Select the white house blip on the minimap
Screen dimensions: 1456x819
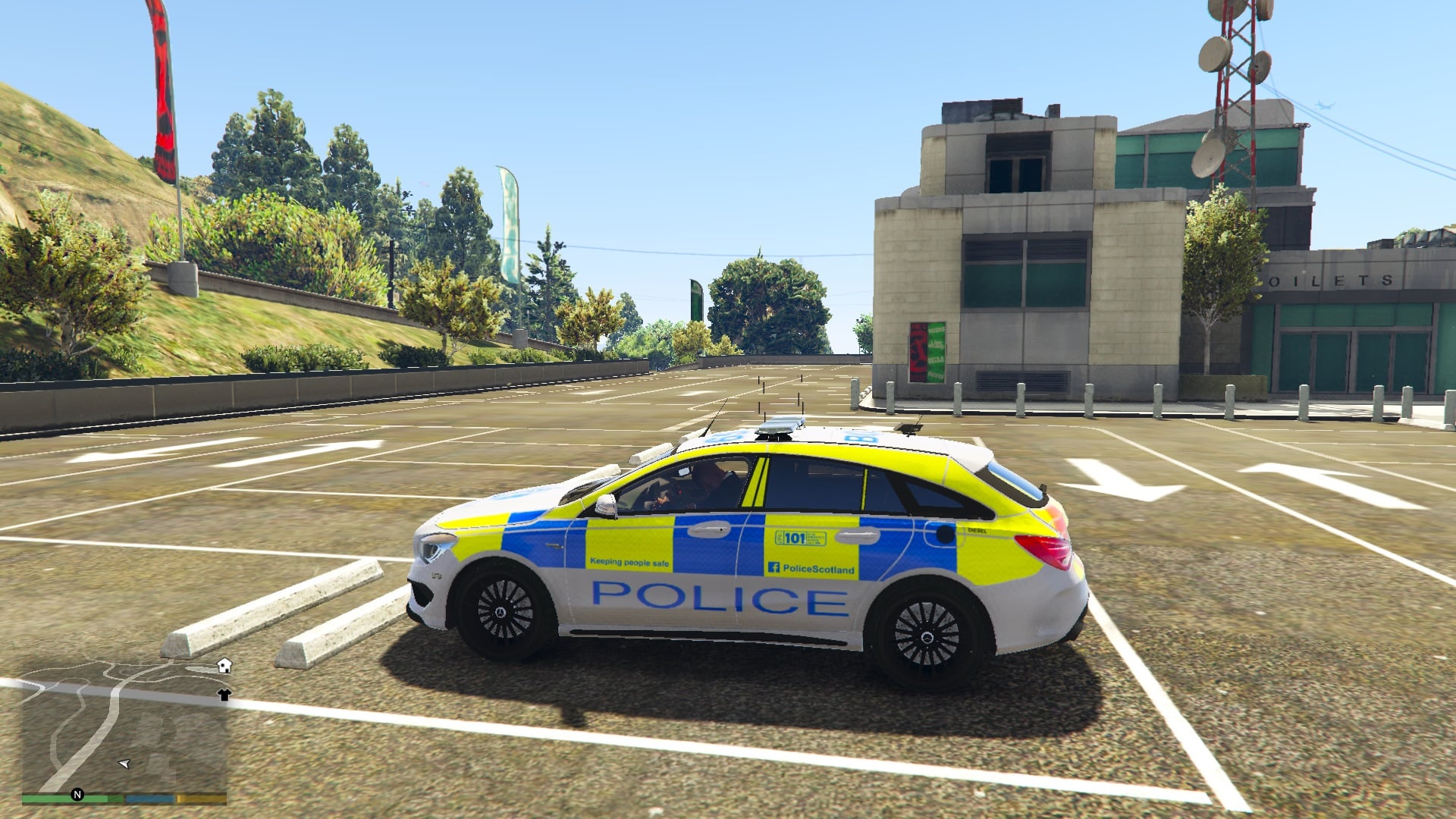point(224,666)
